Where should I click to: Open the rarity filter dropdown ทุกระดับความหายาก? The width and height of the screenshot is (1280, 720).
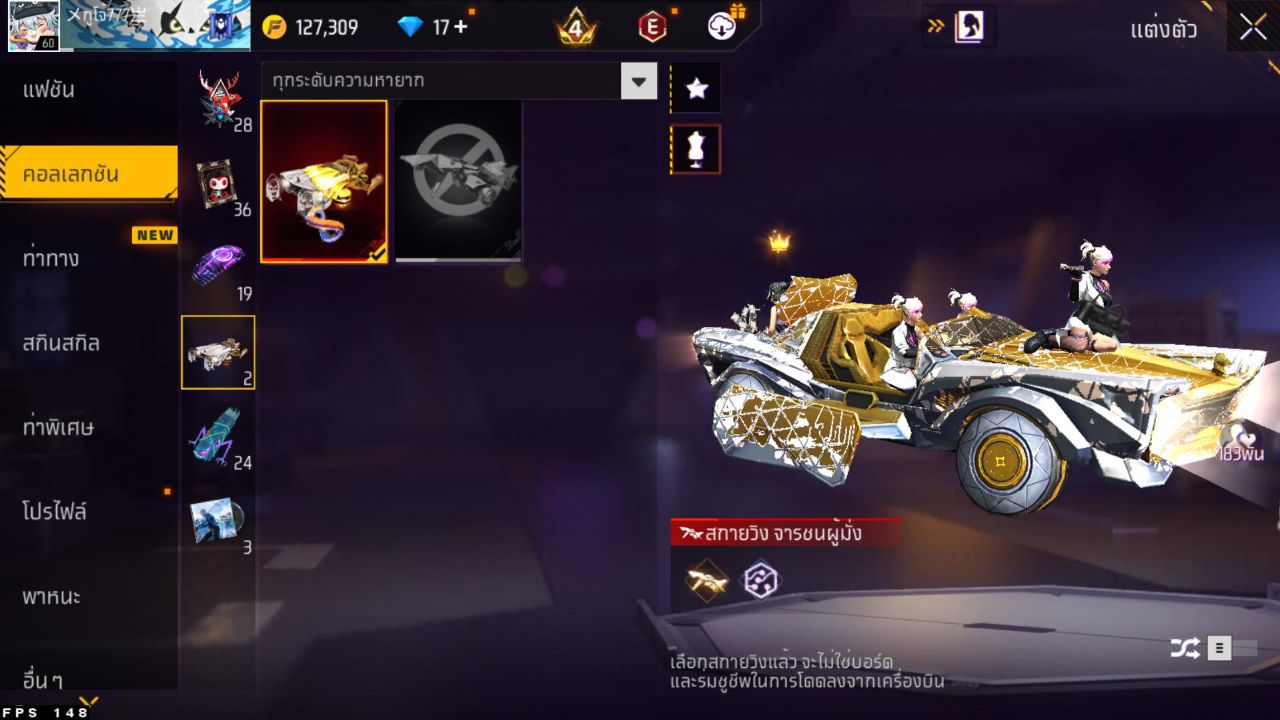click(x=455, y=81)
